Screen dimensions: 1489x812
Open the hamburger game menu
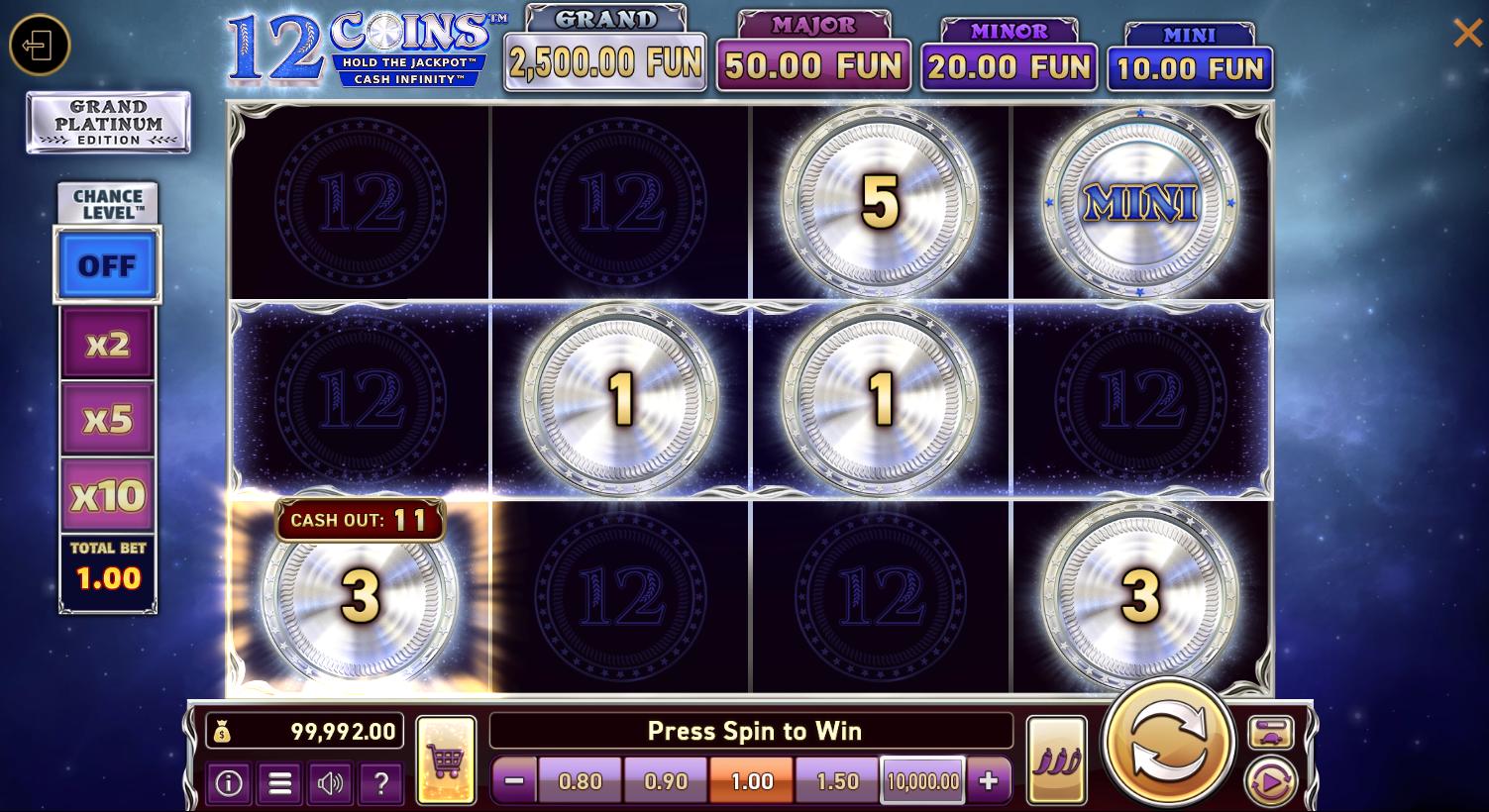pos(279,783)
